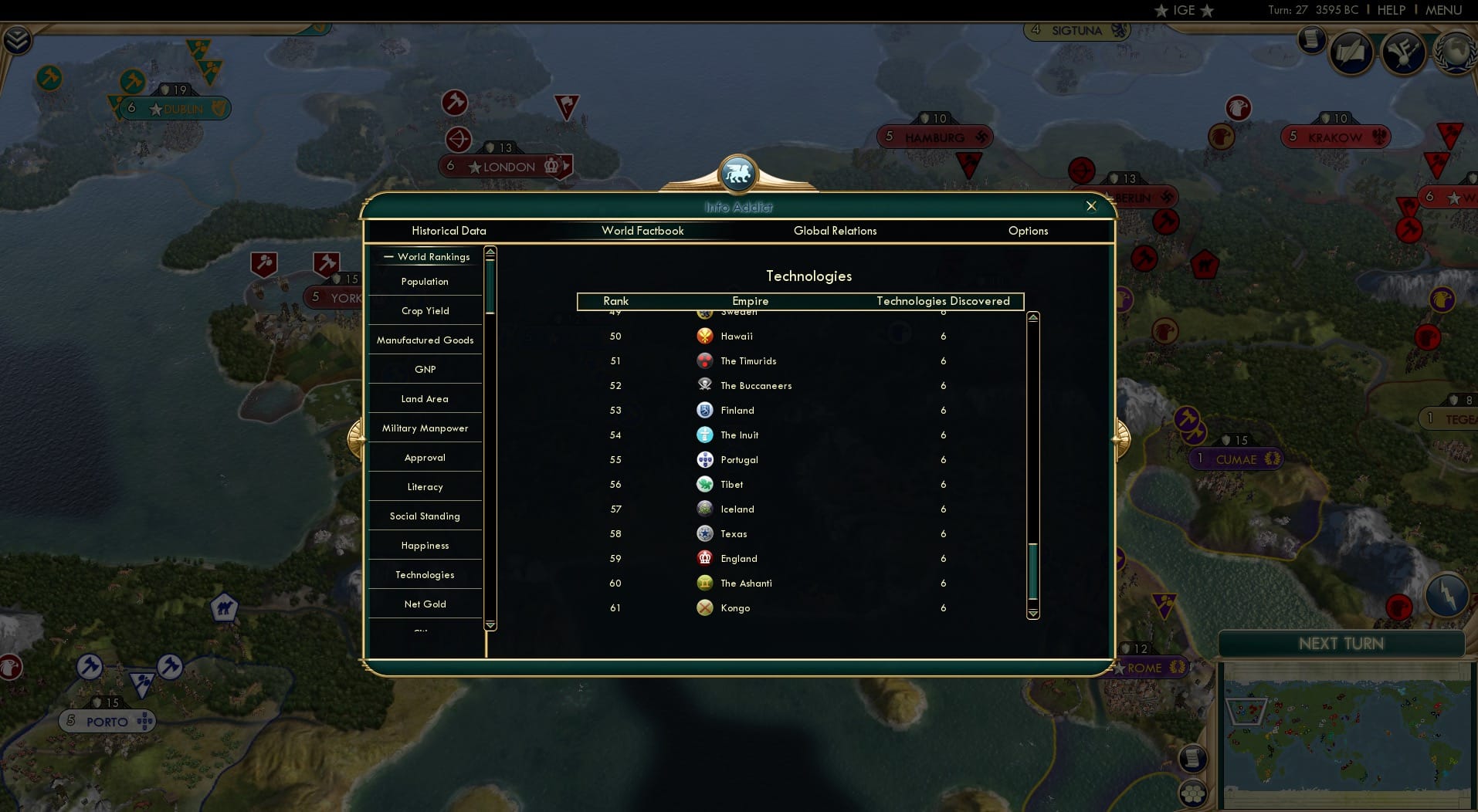1478x812 pixels.
Task: Click the scroll-down arrow below the sidebar
Action: pos(490,624)
